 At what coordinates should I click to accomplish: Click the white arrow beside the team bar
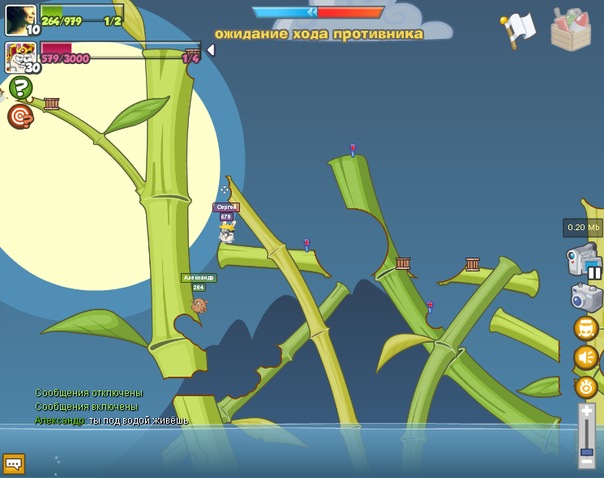click(x=210, y=50)
